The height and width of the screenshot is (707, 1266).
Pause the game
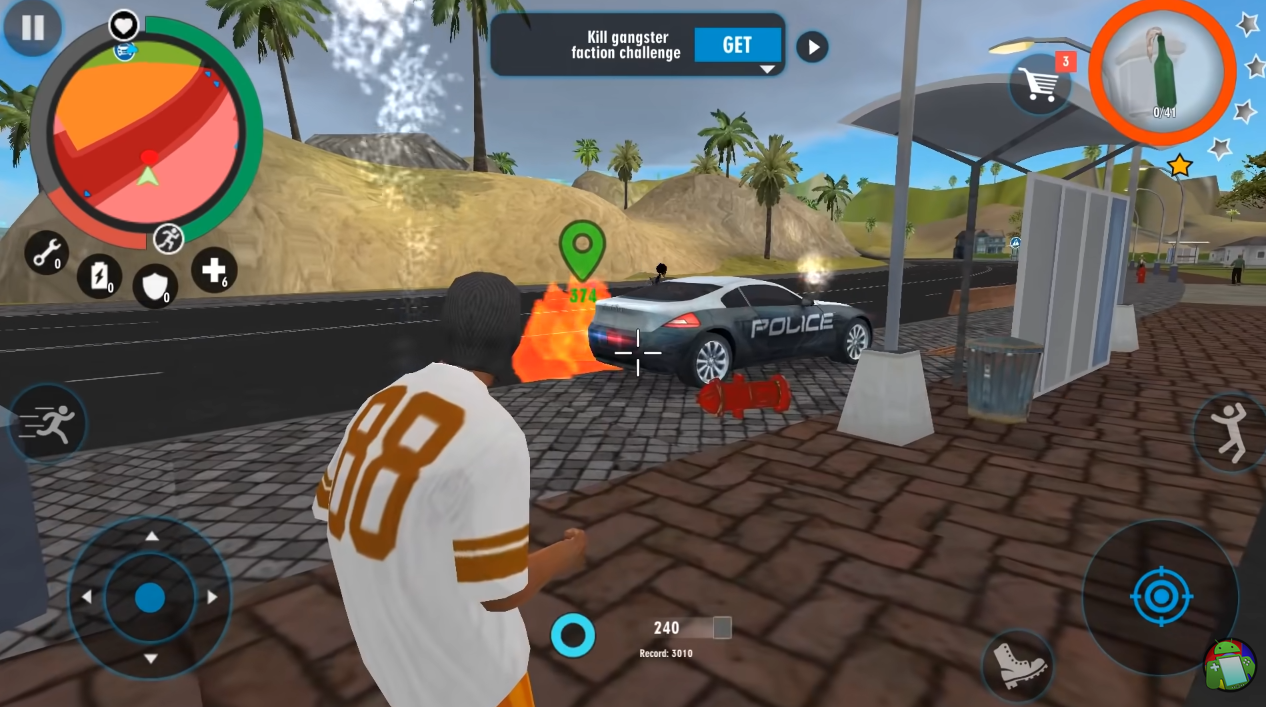(x=32, y=28)
